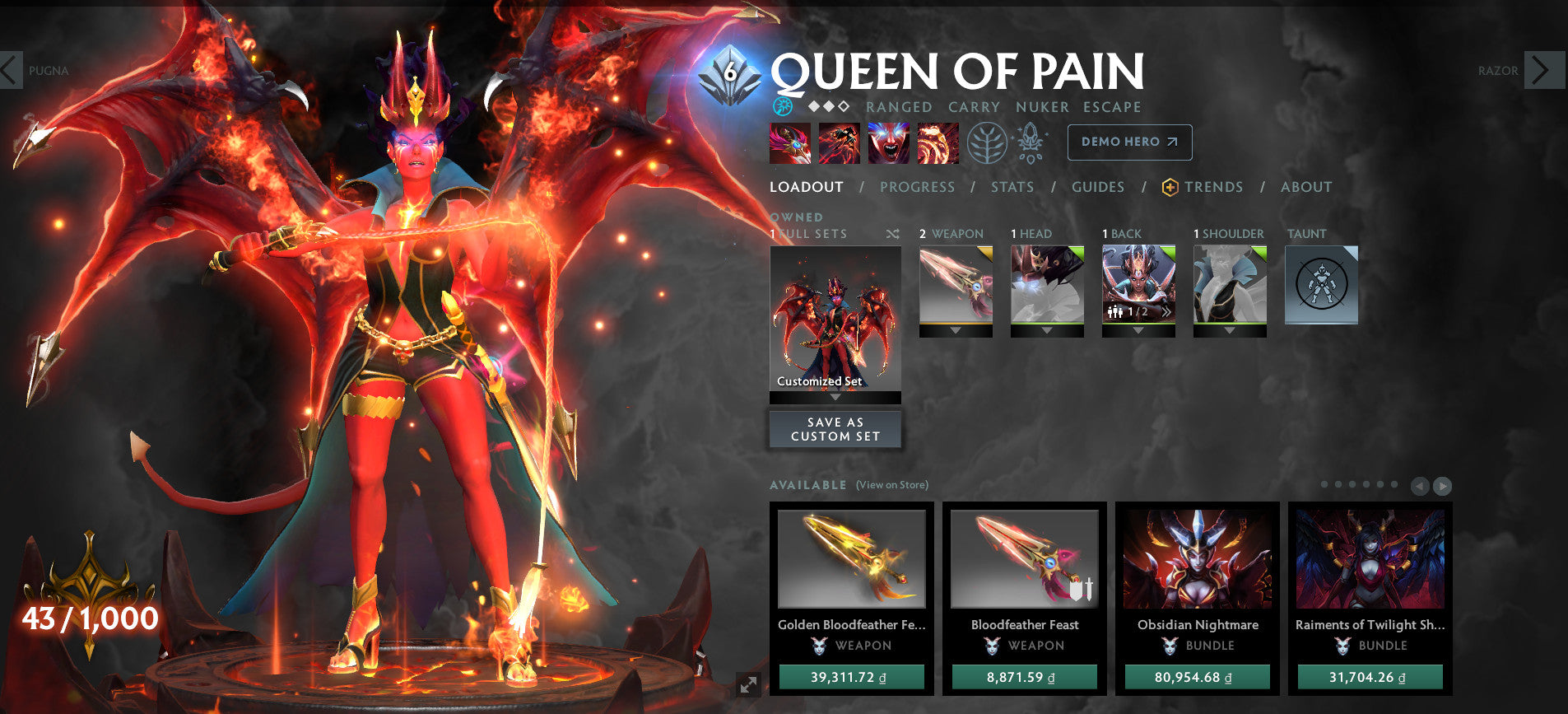This screenshot has width=1568, height=714.
Task: Open the Scream of Pain ability icon
Action: tap(889, 142)
